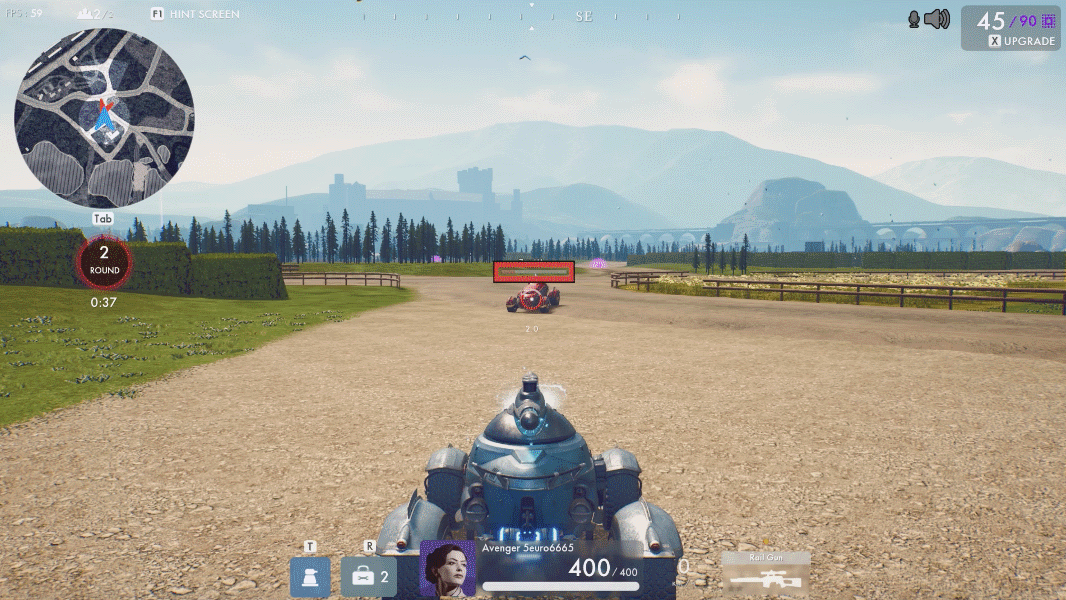1066x600 pixels.
Task: Select the Rail Gun weapon slot
Action: [x=765, y=575]
